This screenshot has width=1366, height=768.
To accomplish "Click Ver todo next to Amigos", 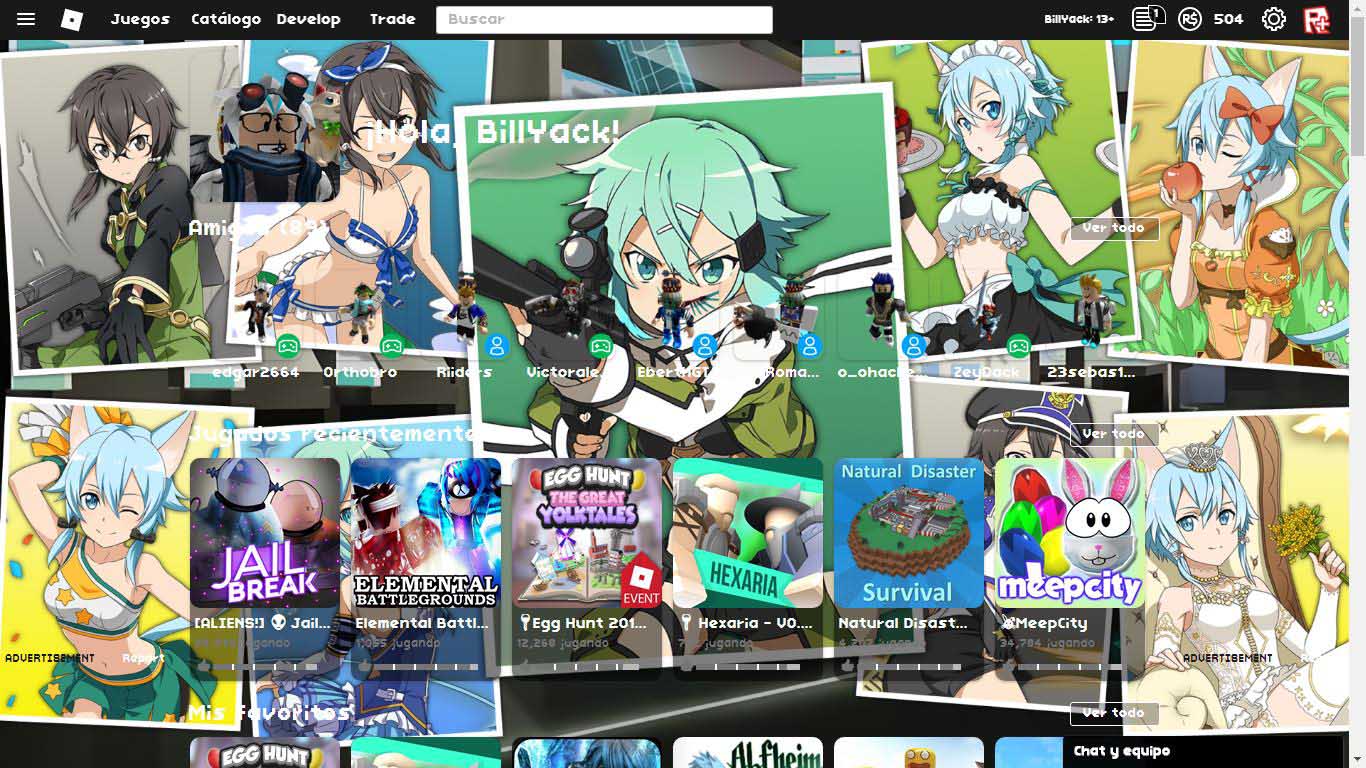I will coord(1114,228).
